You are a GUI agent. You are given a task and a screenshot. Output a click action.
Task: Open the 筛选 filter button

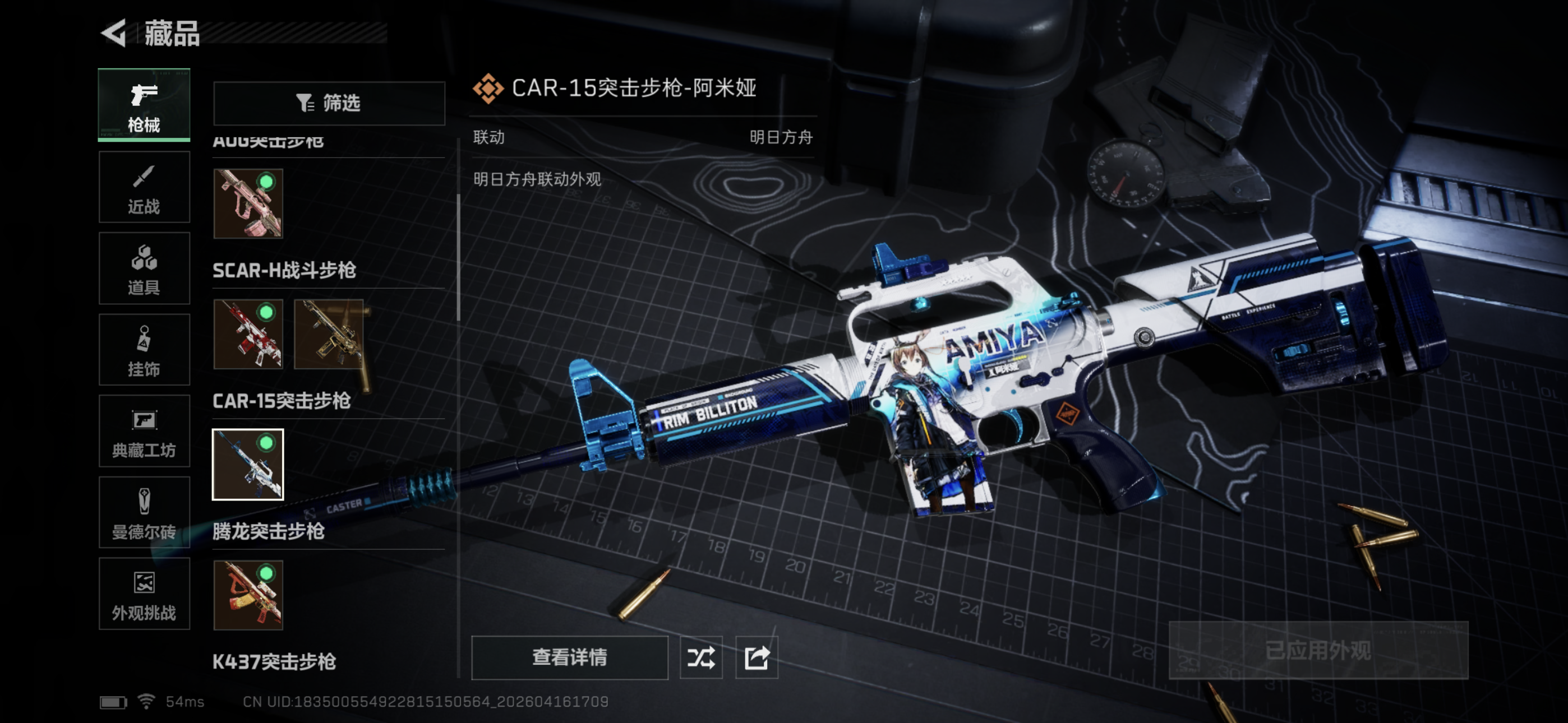[329, 103]
